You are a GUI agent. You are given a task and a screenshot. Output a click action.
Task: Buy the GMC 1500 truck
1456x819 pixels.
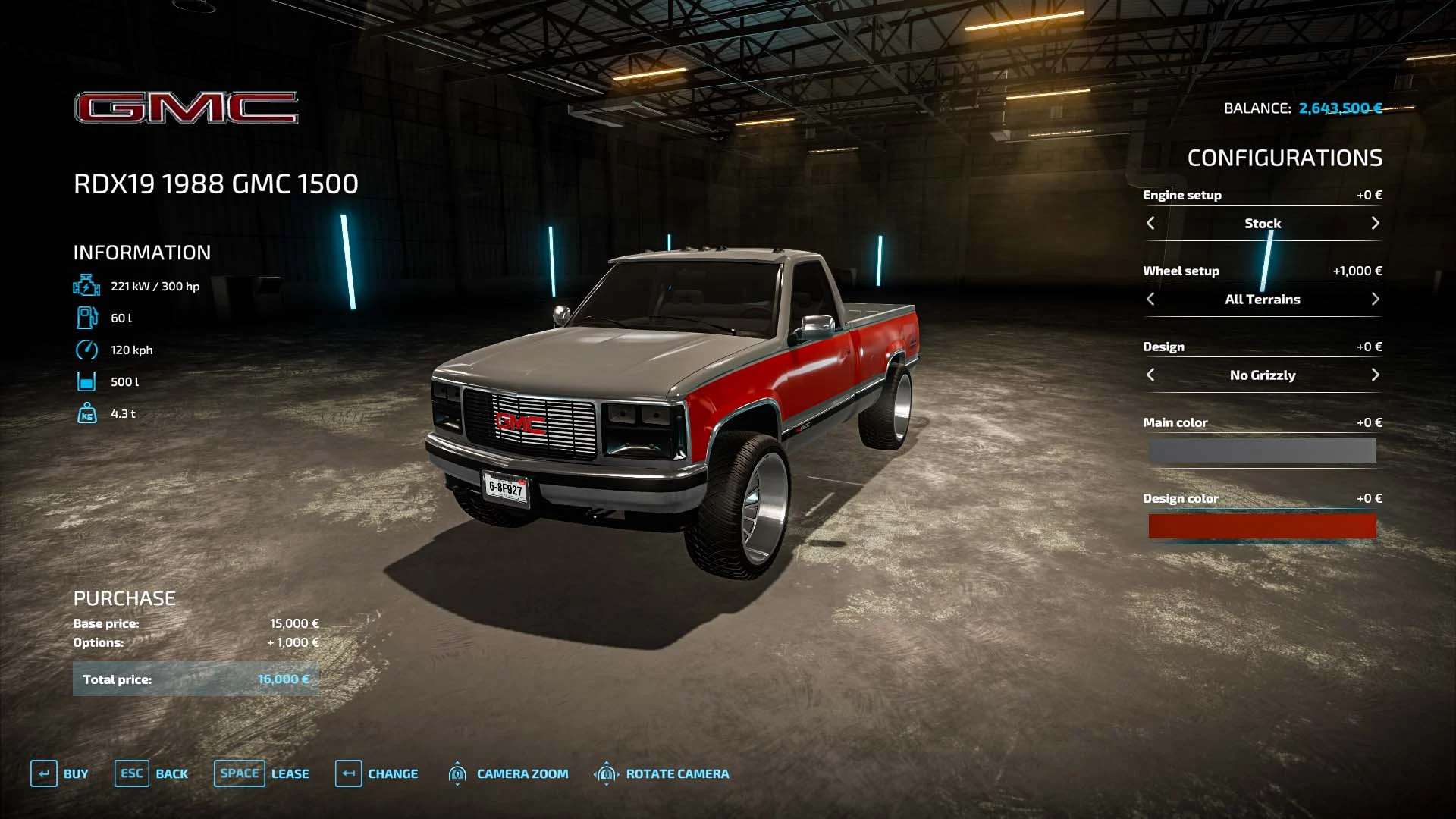pos(60,773)
